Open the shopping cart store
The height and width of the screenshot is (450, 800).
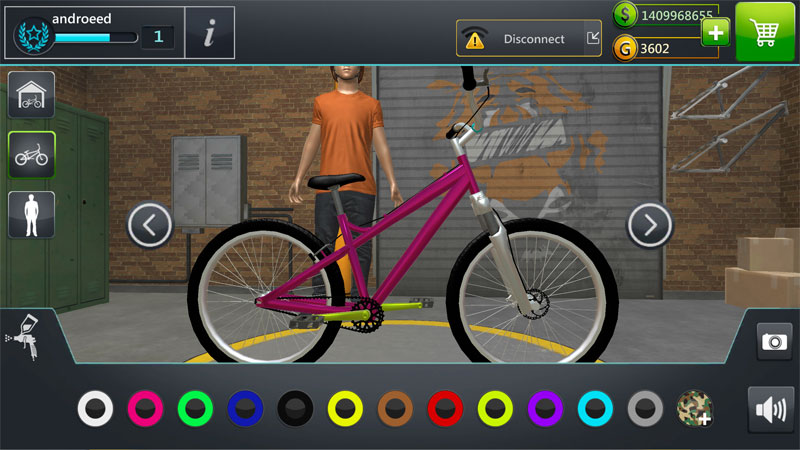pyautogui.click(x=766, y=32)
